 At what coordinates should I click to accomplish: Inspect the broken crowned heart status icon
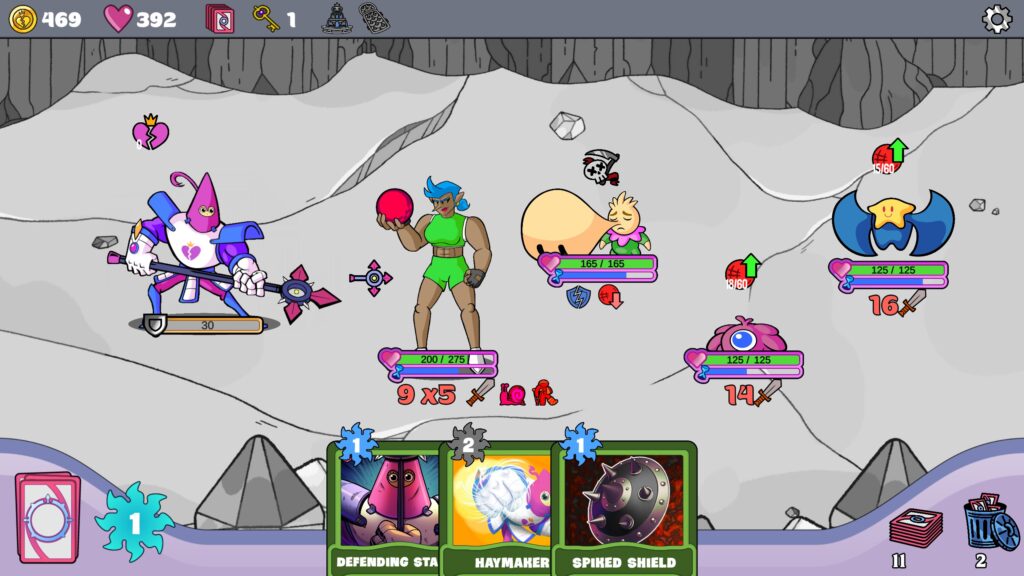(150, 133)
